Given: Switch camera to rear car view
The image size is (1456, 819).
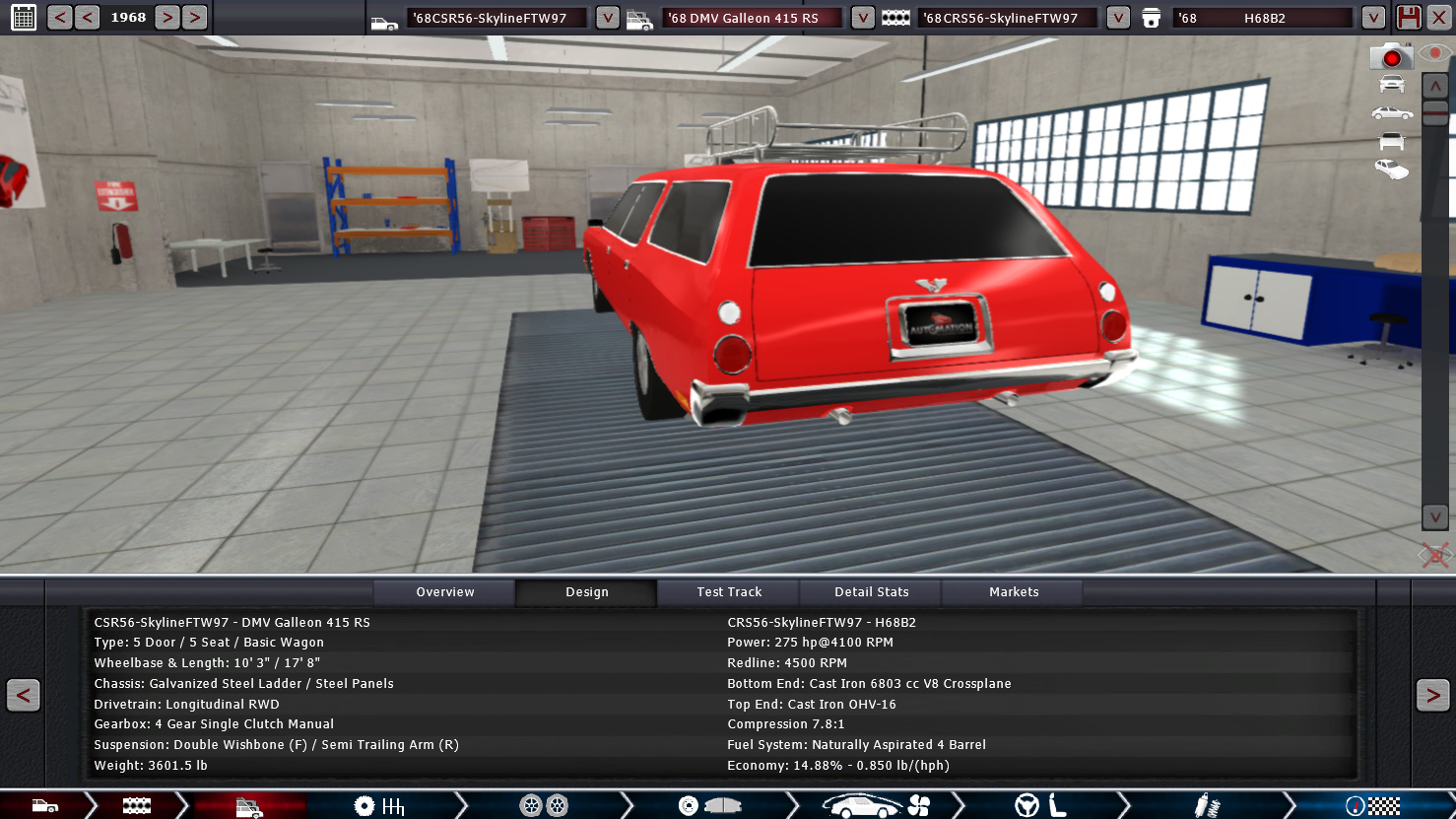Looking at the screenshot, I should click(1391, 141).
